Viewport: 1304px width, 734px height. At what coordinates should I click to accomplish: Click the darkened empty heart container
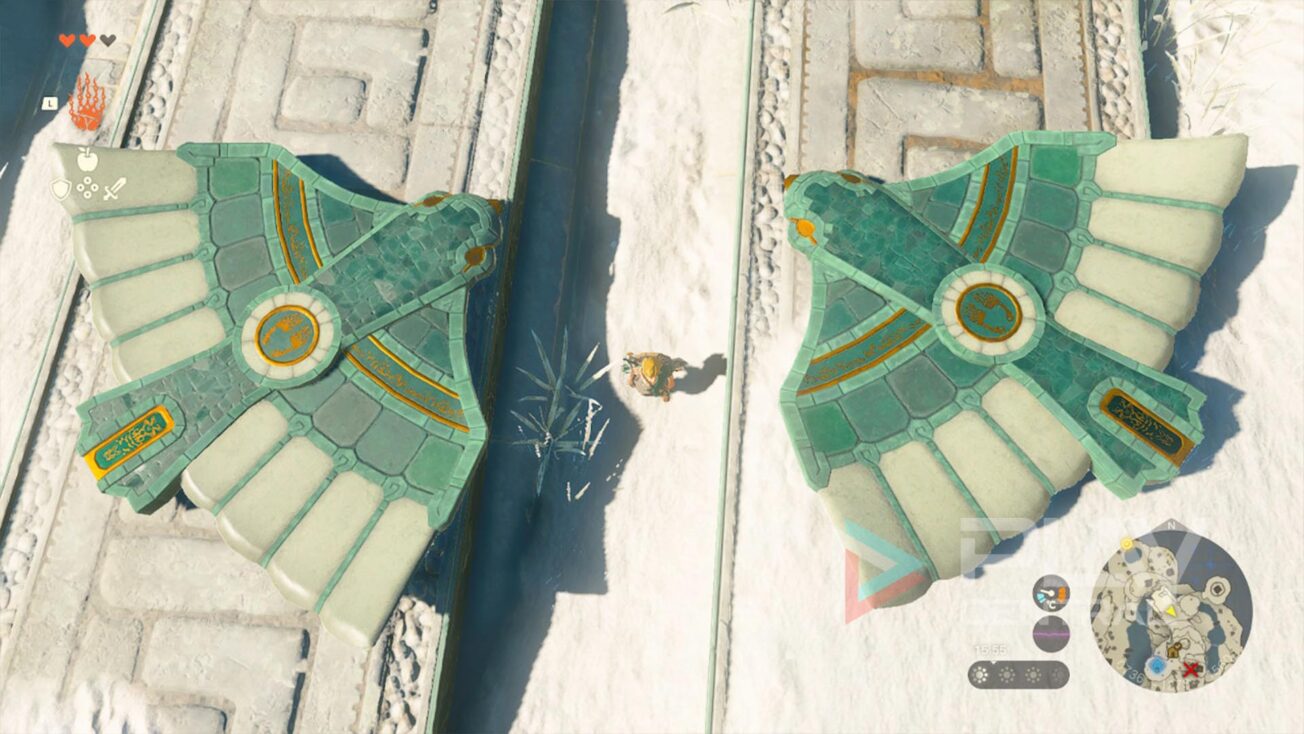pos(107,39)
